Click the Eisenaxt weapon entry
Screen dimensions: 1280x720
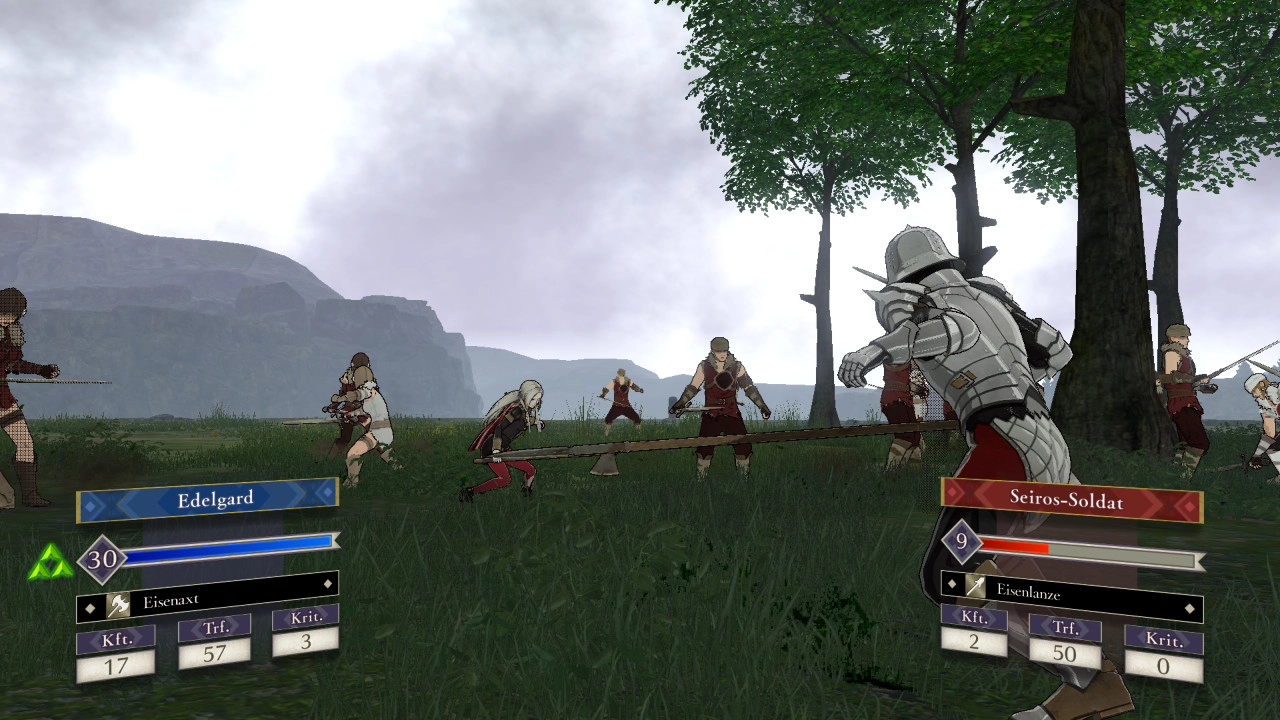[207, 600]
